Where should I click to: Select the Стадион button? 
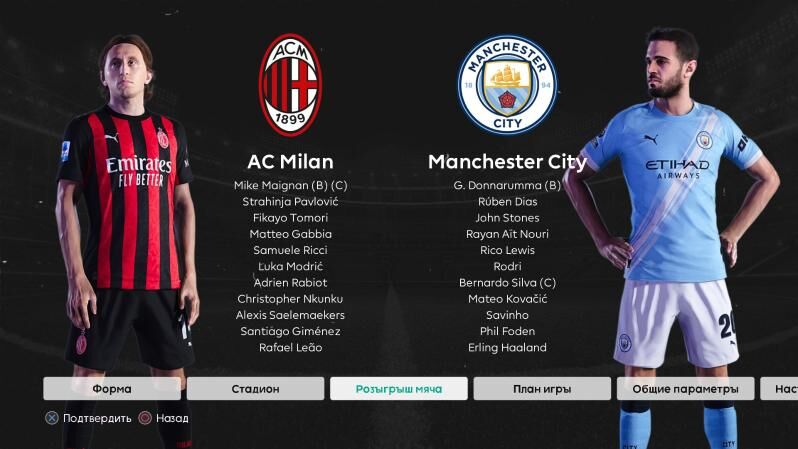pyautogui.click(x=255, y=388)
